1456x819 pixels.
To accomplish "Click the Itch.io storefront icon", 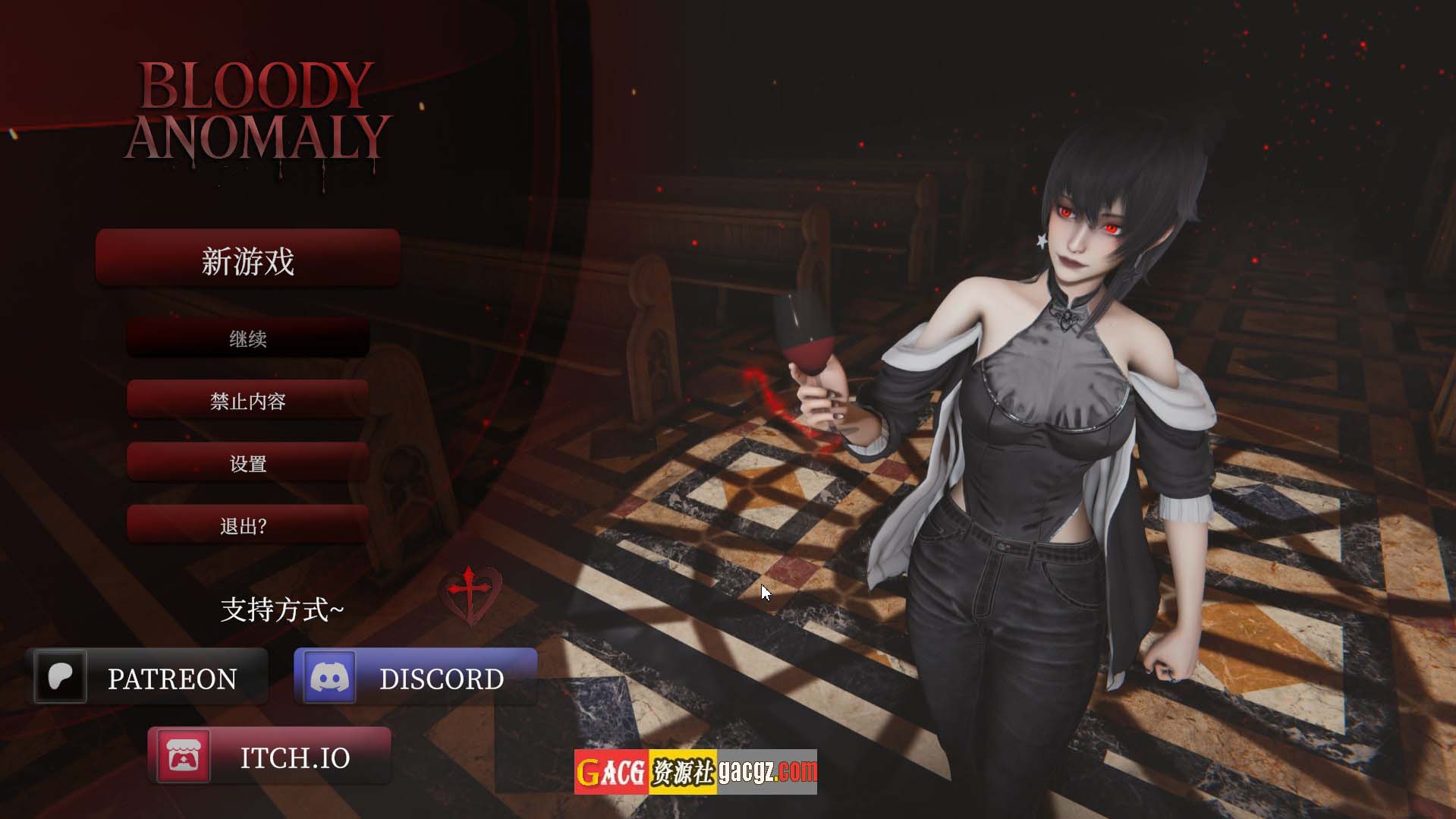I will click(184, 757).
